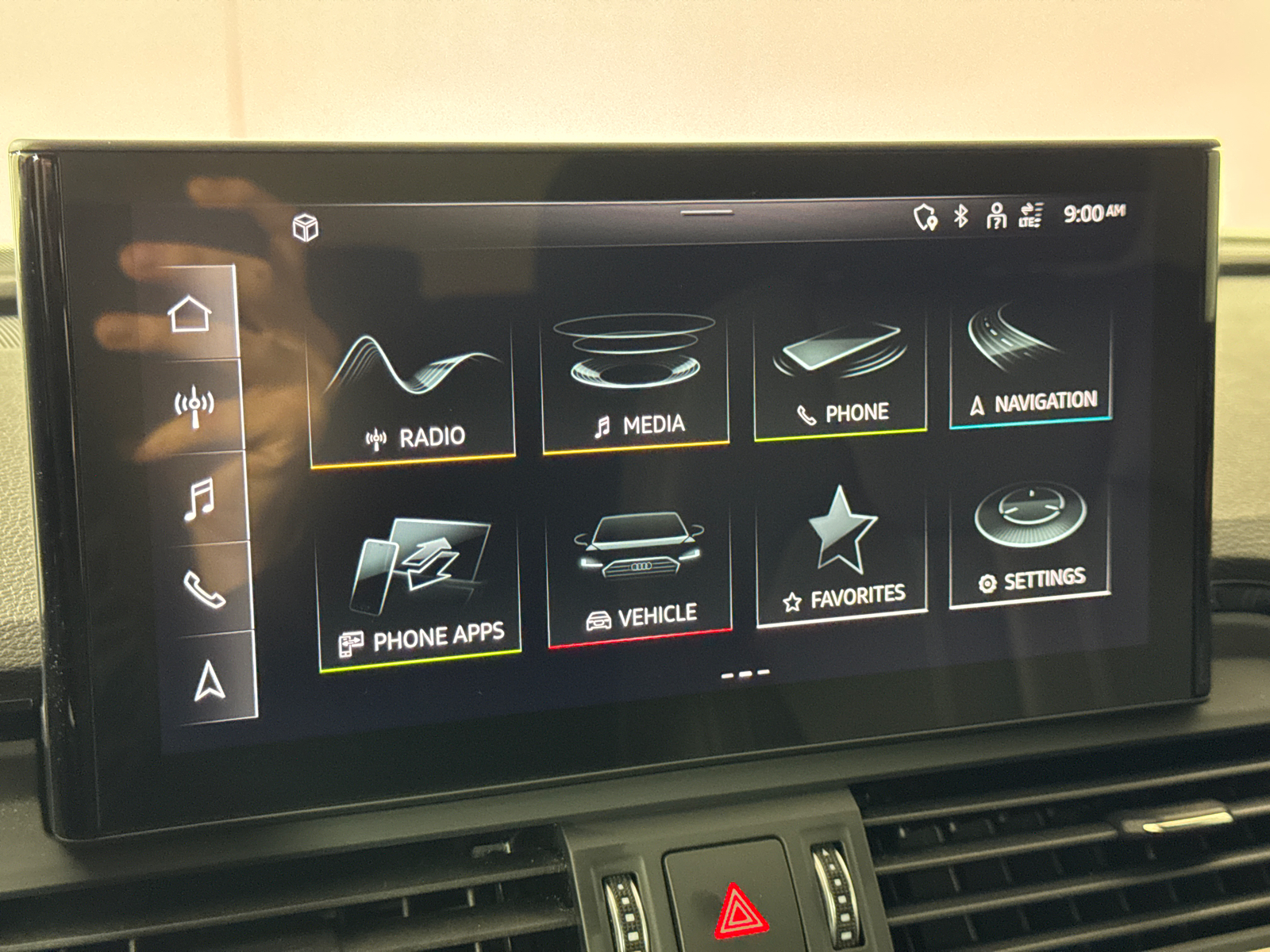Click the 3D cube icon at top left
Viewport: 1270px width, 952px height.
[308, 227]
